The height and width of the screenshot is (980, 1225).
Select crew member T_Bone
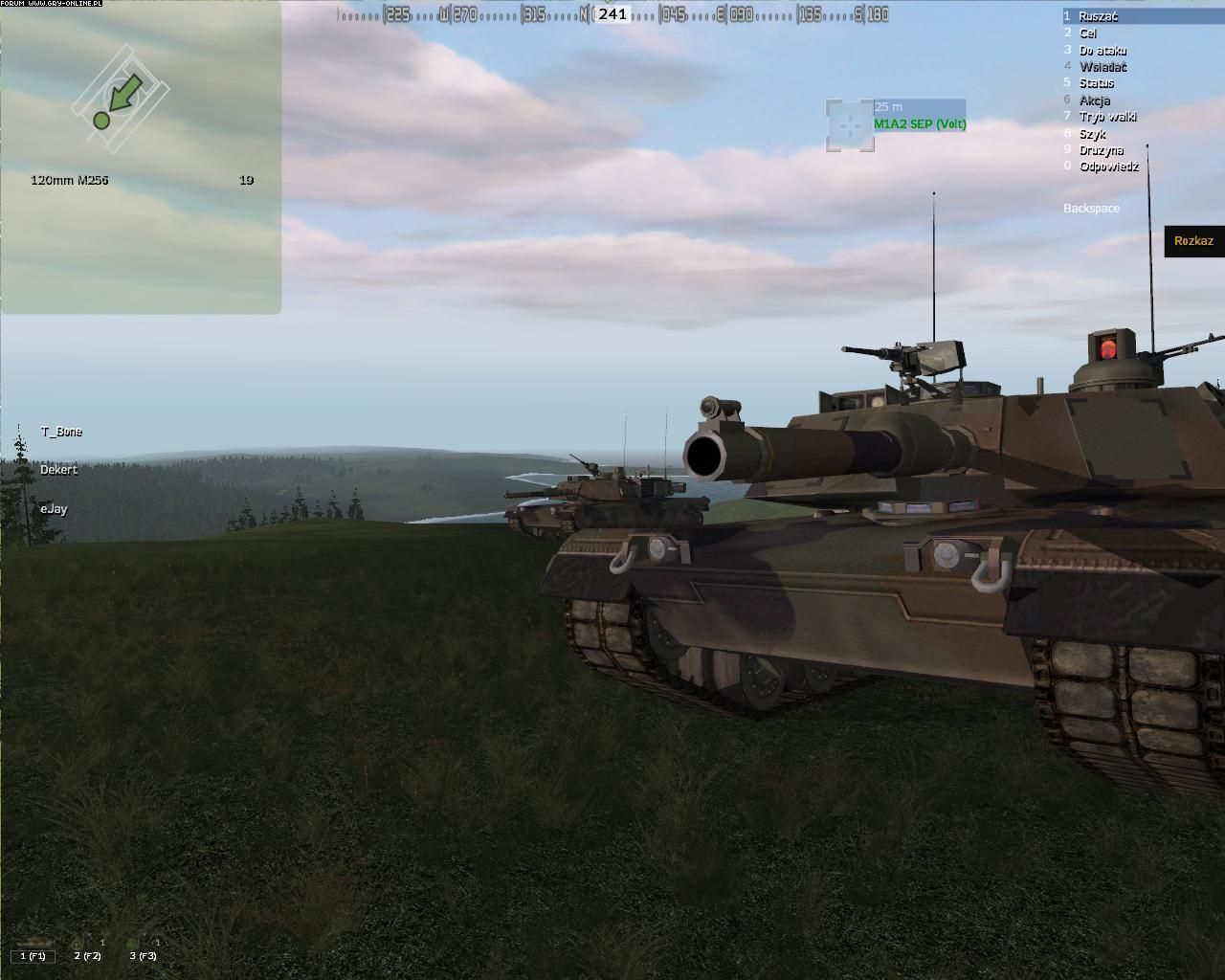(61, 432)
